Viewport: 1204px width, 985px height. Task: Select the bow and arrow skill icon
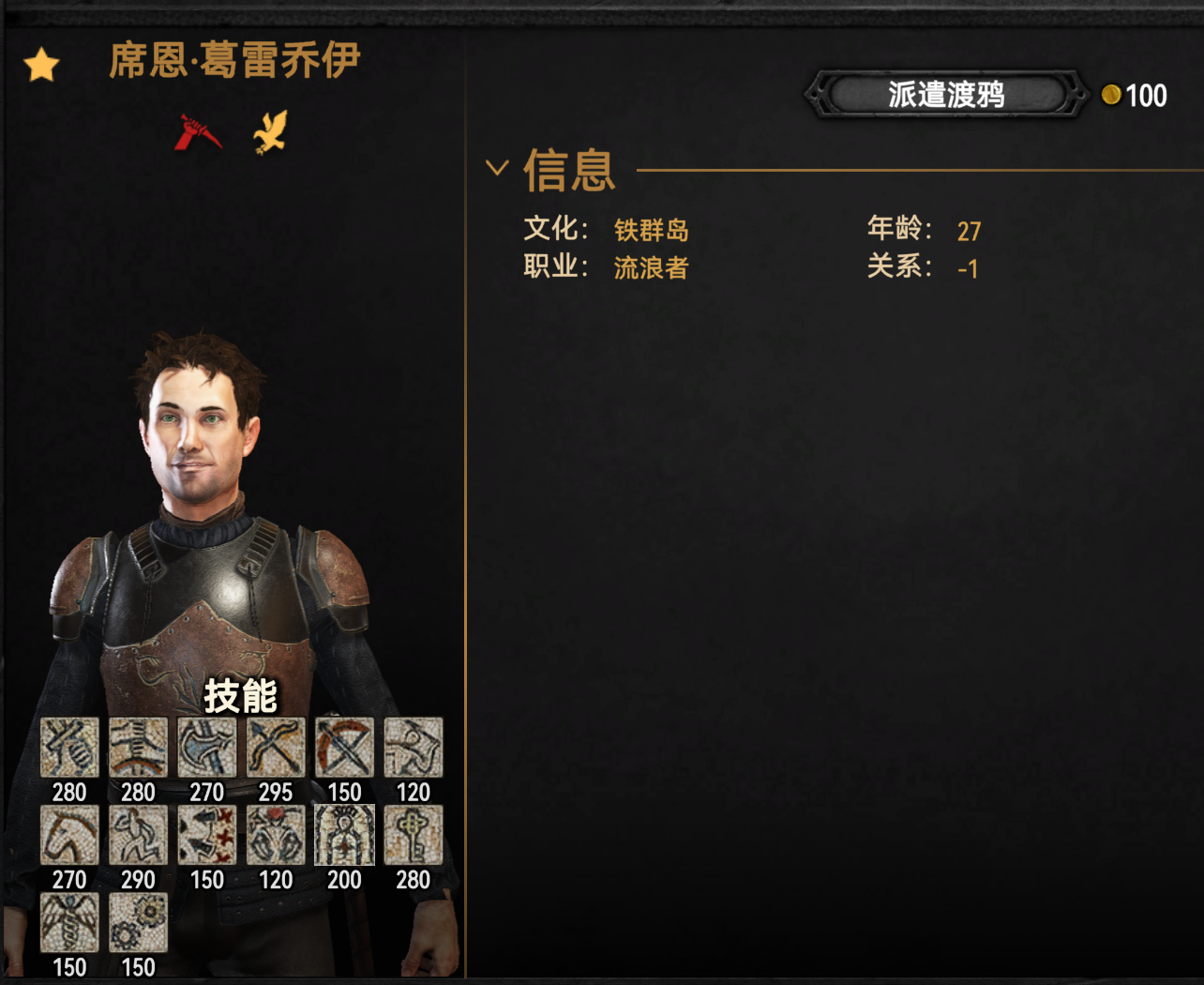click(x=276, y=748)
